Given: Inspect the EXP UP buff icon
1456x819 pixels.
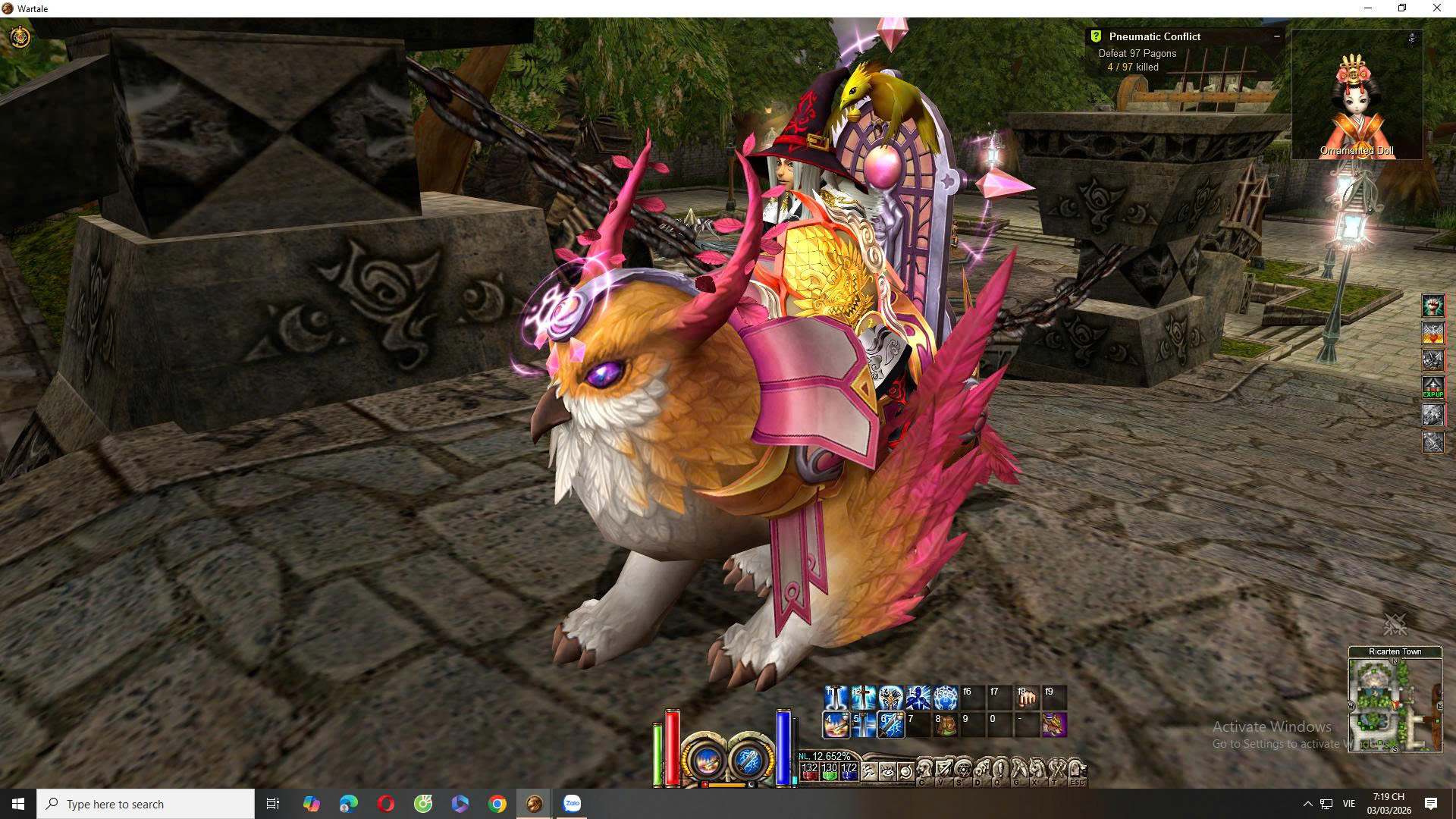Looking at the screenshot, I should [1432, 388].
